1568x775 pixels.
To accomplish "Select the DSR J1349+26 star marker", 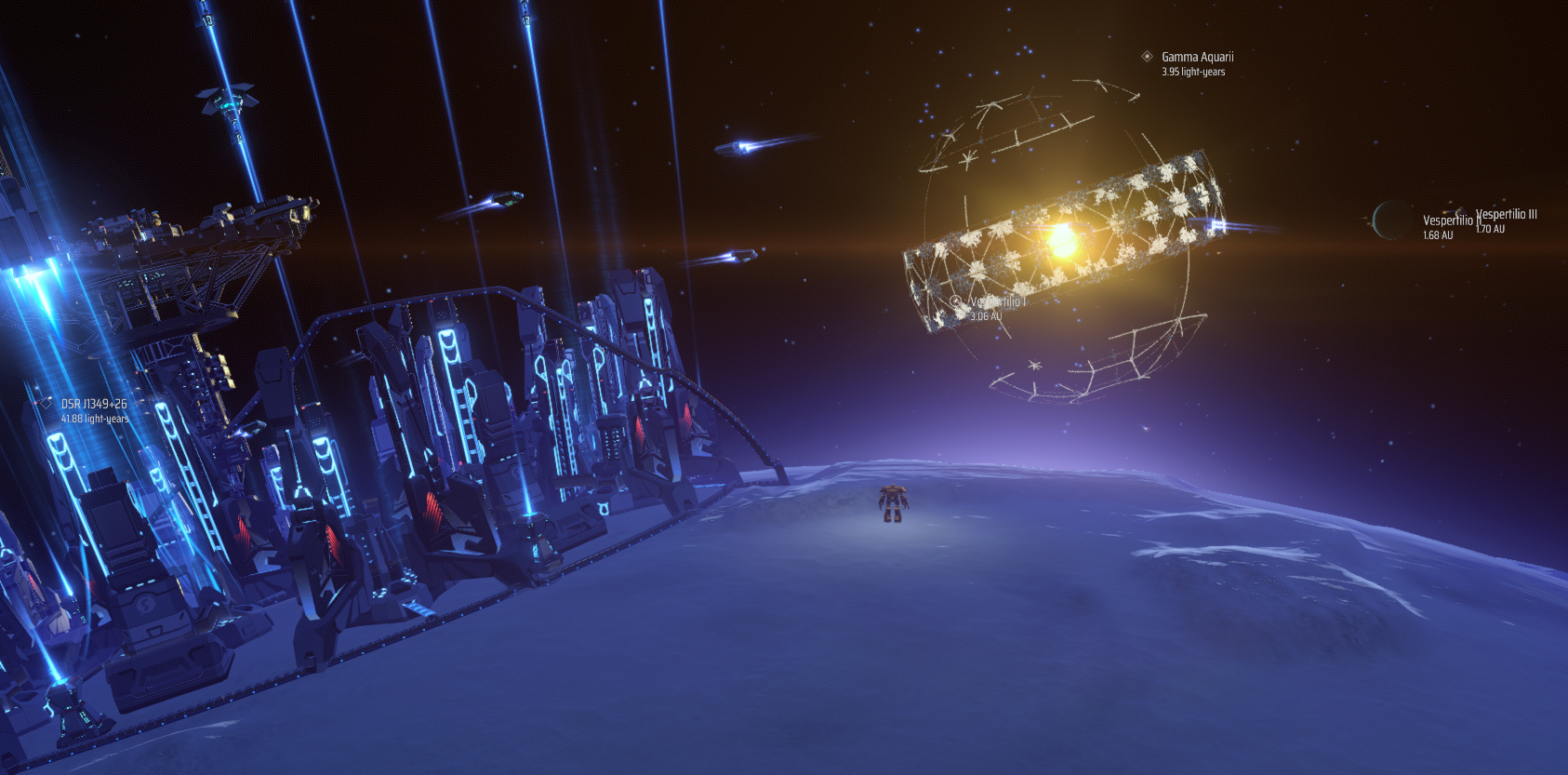I will [46, 404].
